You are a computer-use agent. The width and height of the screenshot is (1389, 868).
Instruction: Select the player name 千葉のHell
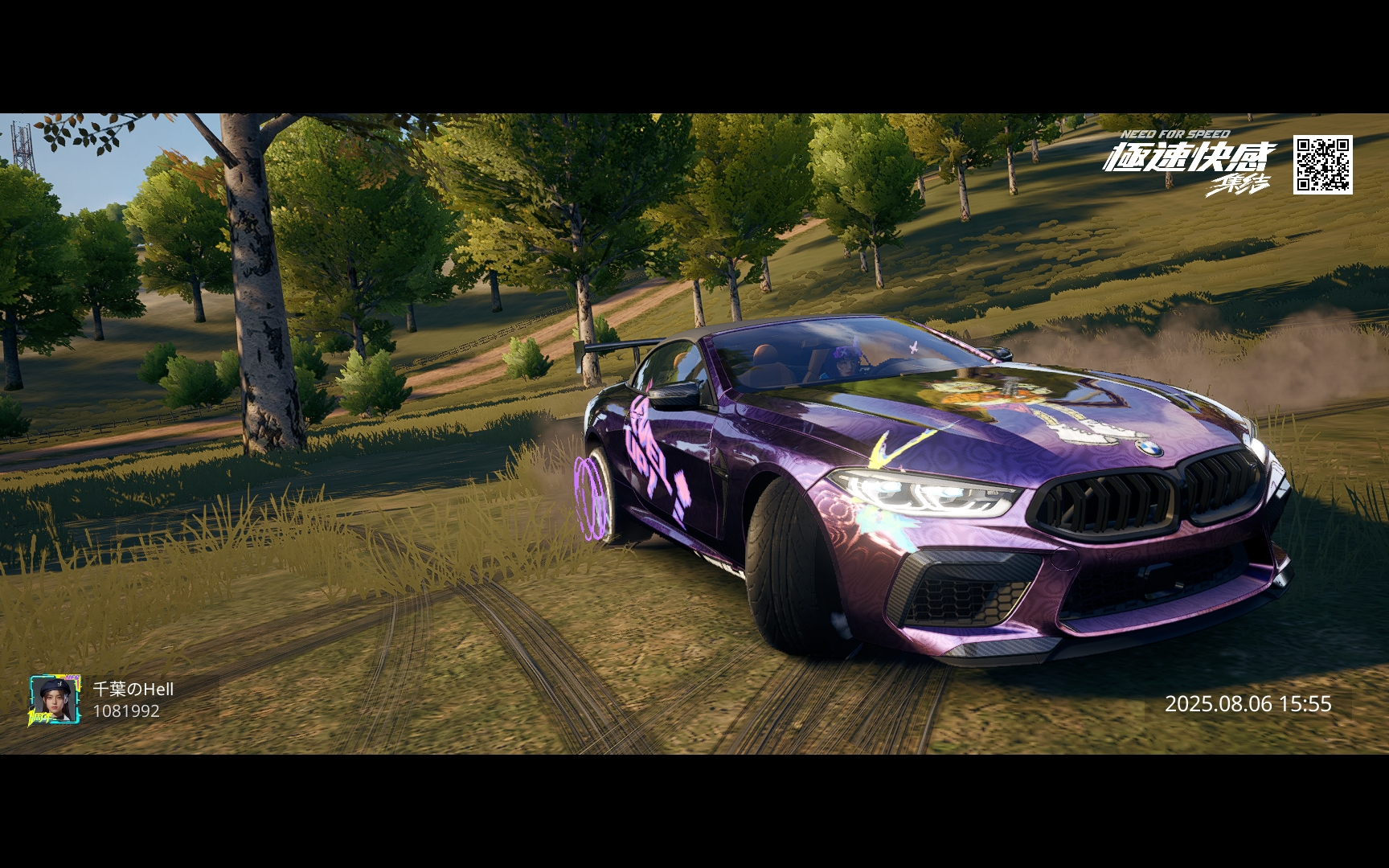pyautogui.click(x=133, y=689)
